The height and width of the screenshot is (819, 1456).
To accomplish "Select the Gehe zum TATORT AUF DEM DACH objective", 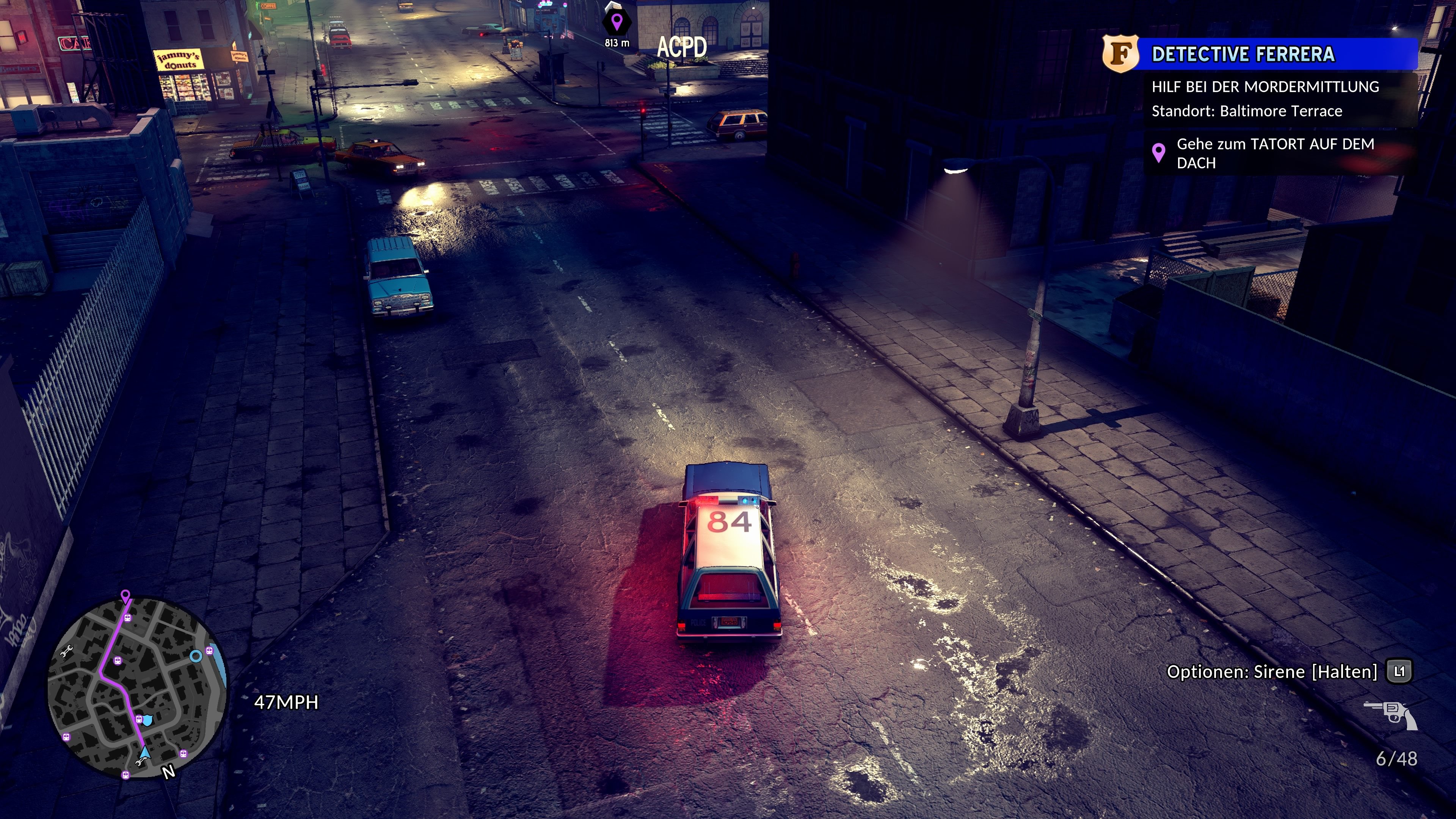I will pos(1274,153).
